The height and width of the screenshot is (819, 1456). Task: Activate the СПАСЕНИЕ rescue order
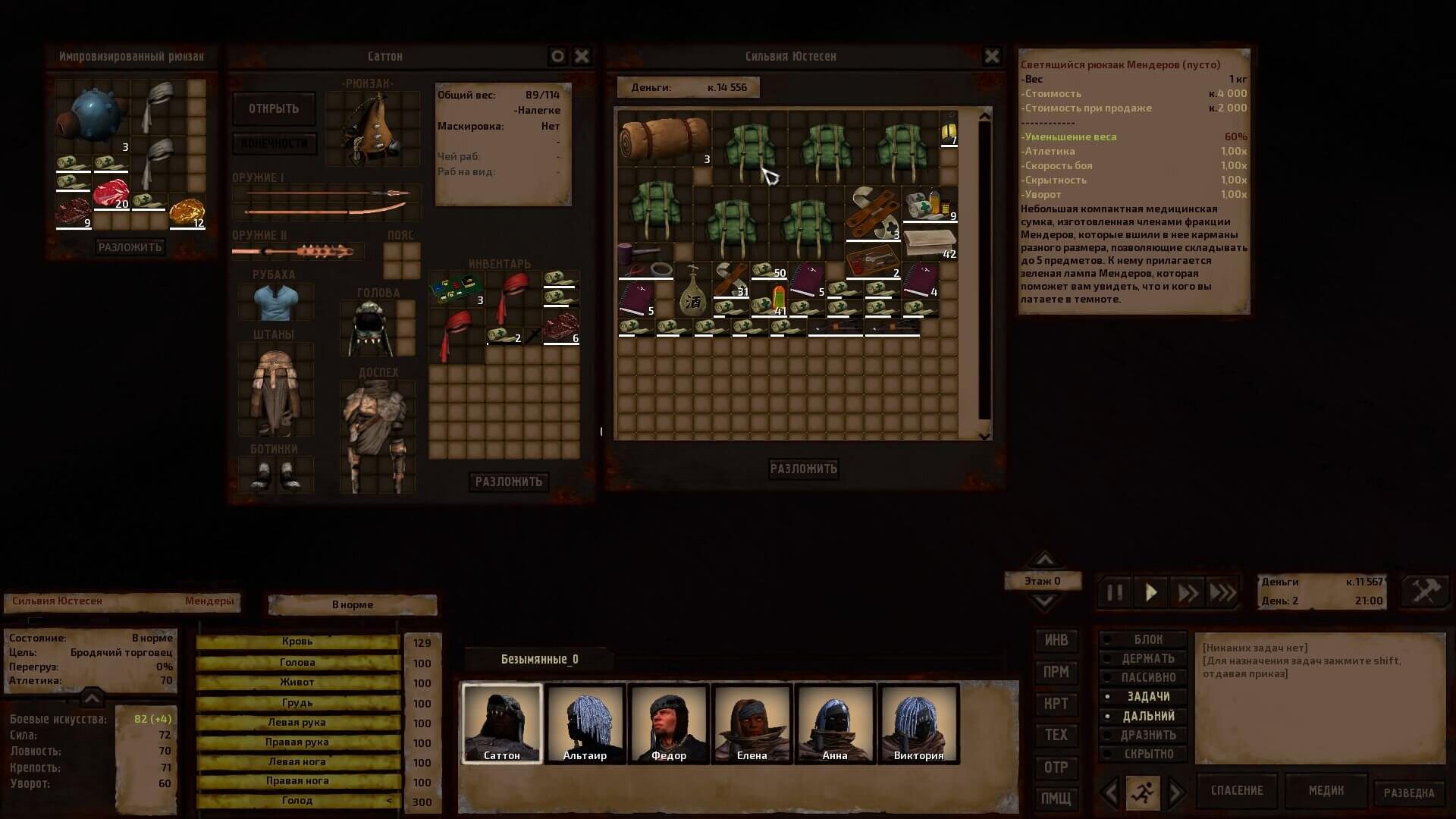tap(1236, 791)
